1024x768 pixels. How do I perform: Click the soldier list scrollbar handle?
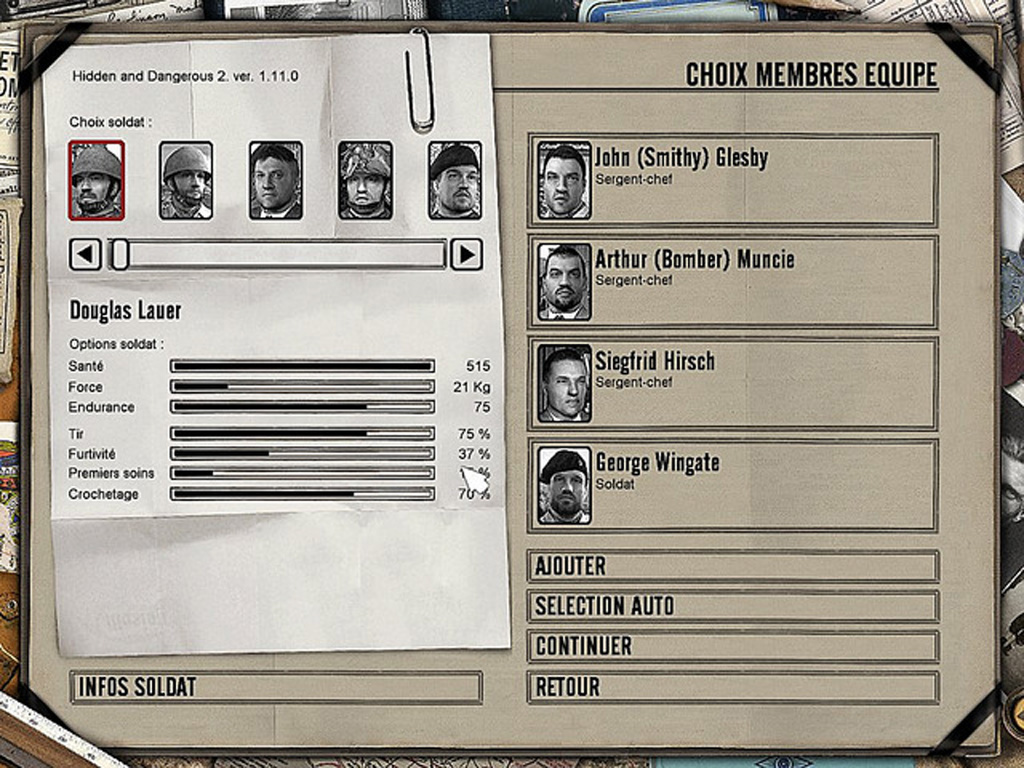pos(120,254)
